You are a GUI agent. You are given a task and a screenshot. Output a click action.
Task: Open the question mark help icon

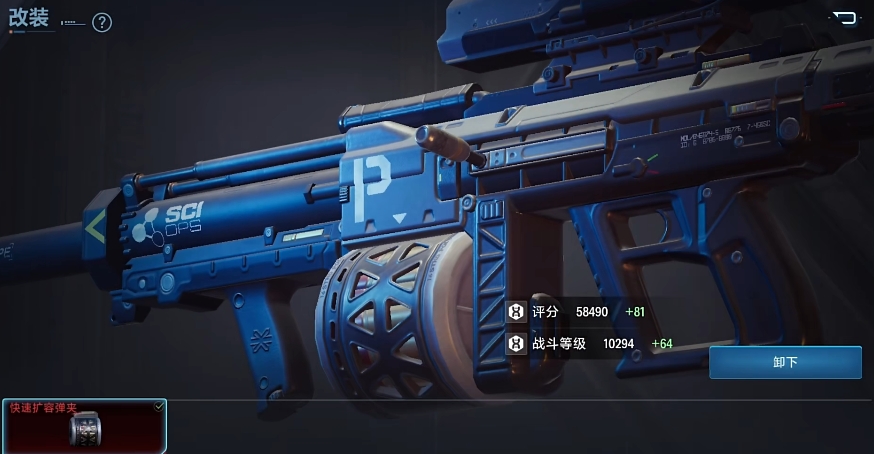pyautogui.click(x=102, y=22)
